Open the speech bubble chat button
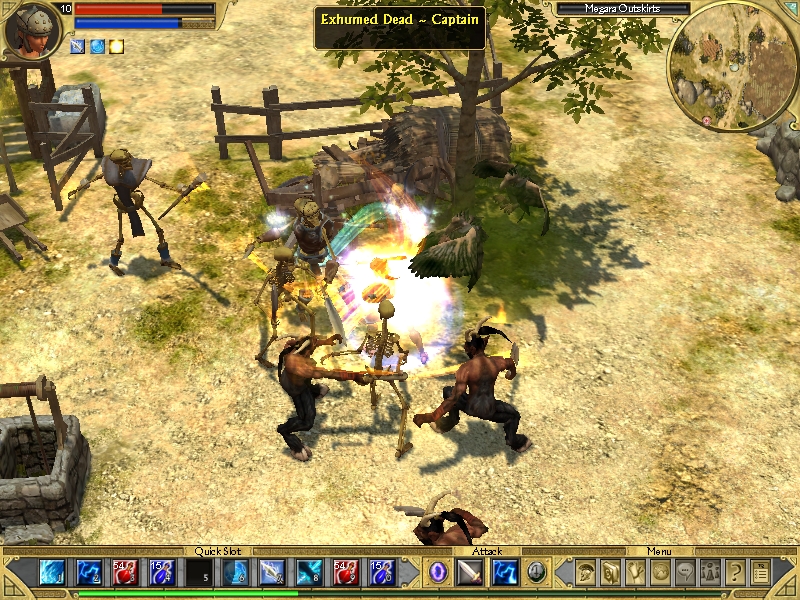 point(686,572)
